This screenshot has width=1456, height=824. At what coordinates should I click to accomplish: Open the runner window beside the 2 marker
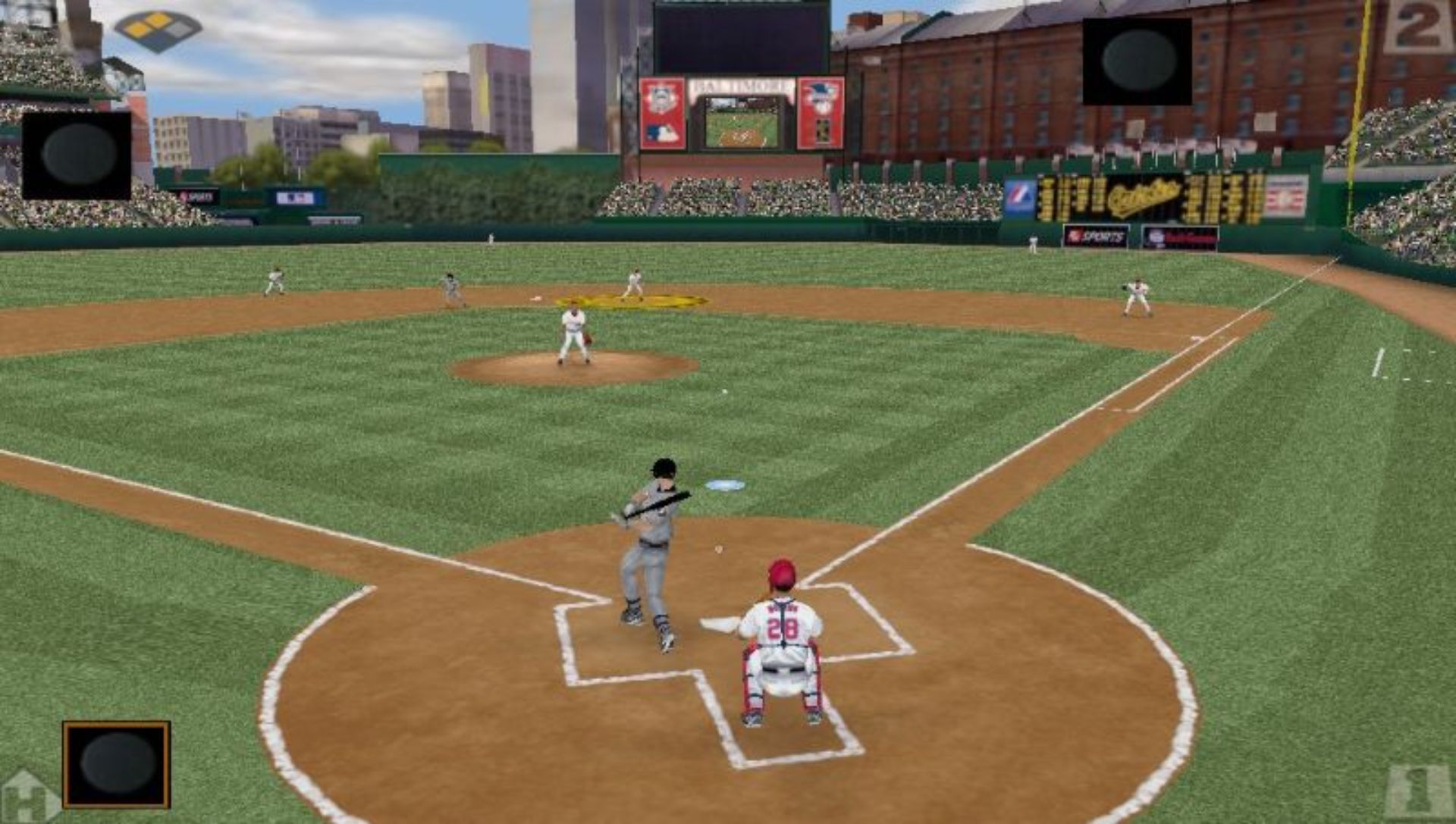1137,61
